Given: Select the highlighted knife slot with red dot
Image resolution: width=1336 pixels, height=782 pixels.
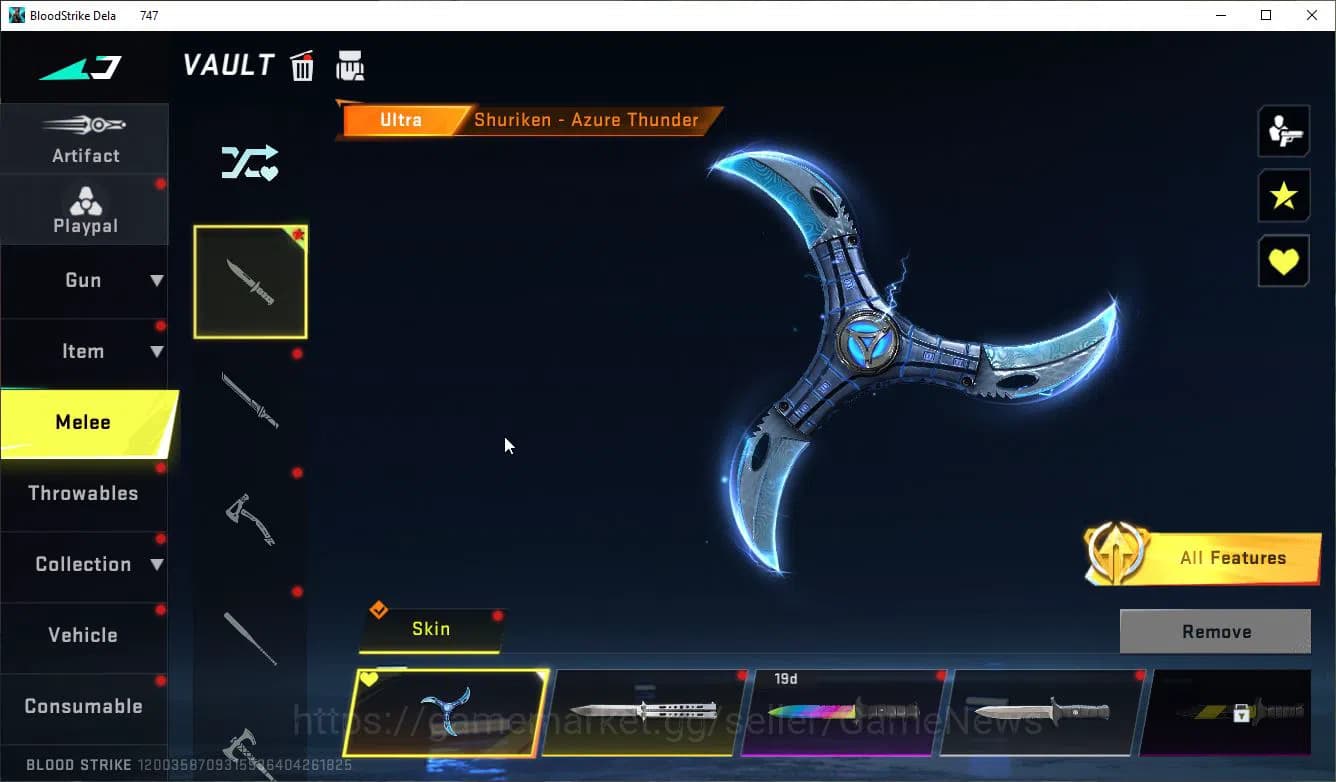Looking at the screenshot, I should [250, 281].
